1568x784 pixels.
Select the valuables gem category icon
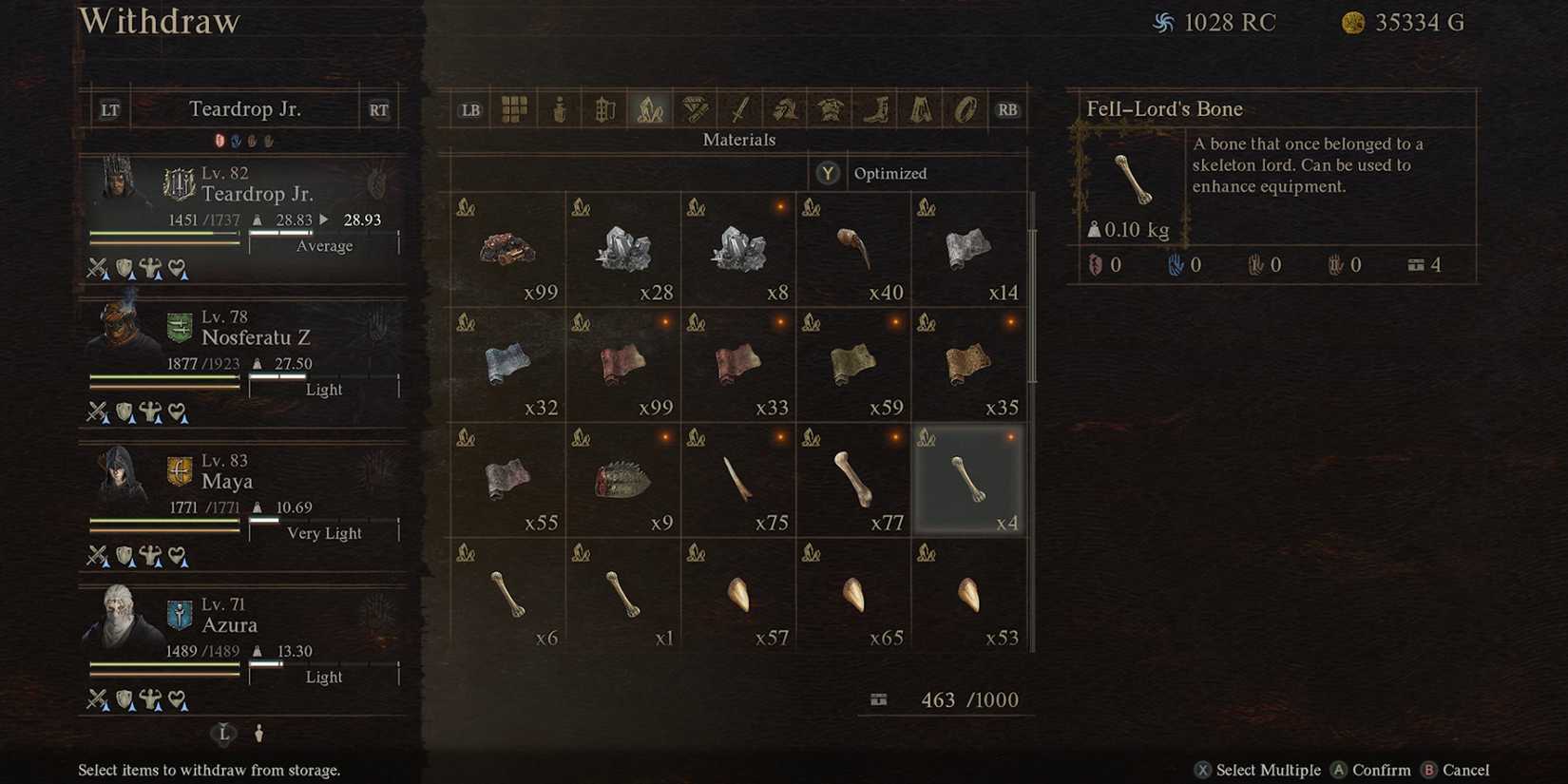(x=693, y=108)
